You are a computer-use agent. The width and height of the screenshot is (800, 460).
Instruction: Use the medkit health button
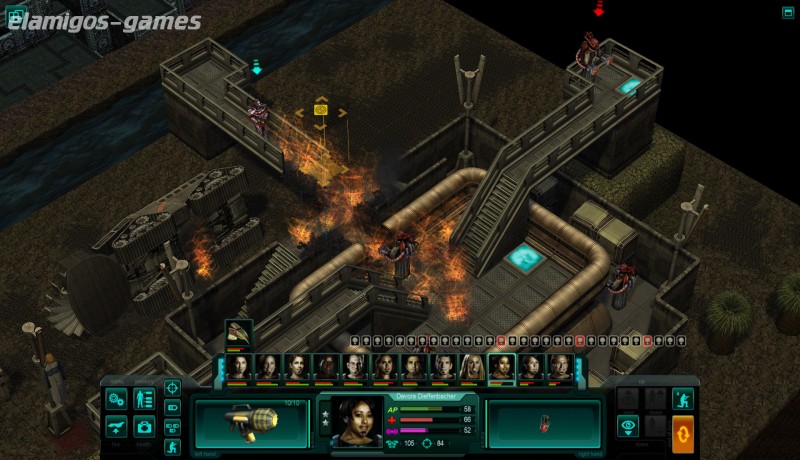click(144, 426)
